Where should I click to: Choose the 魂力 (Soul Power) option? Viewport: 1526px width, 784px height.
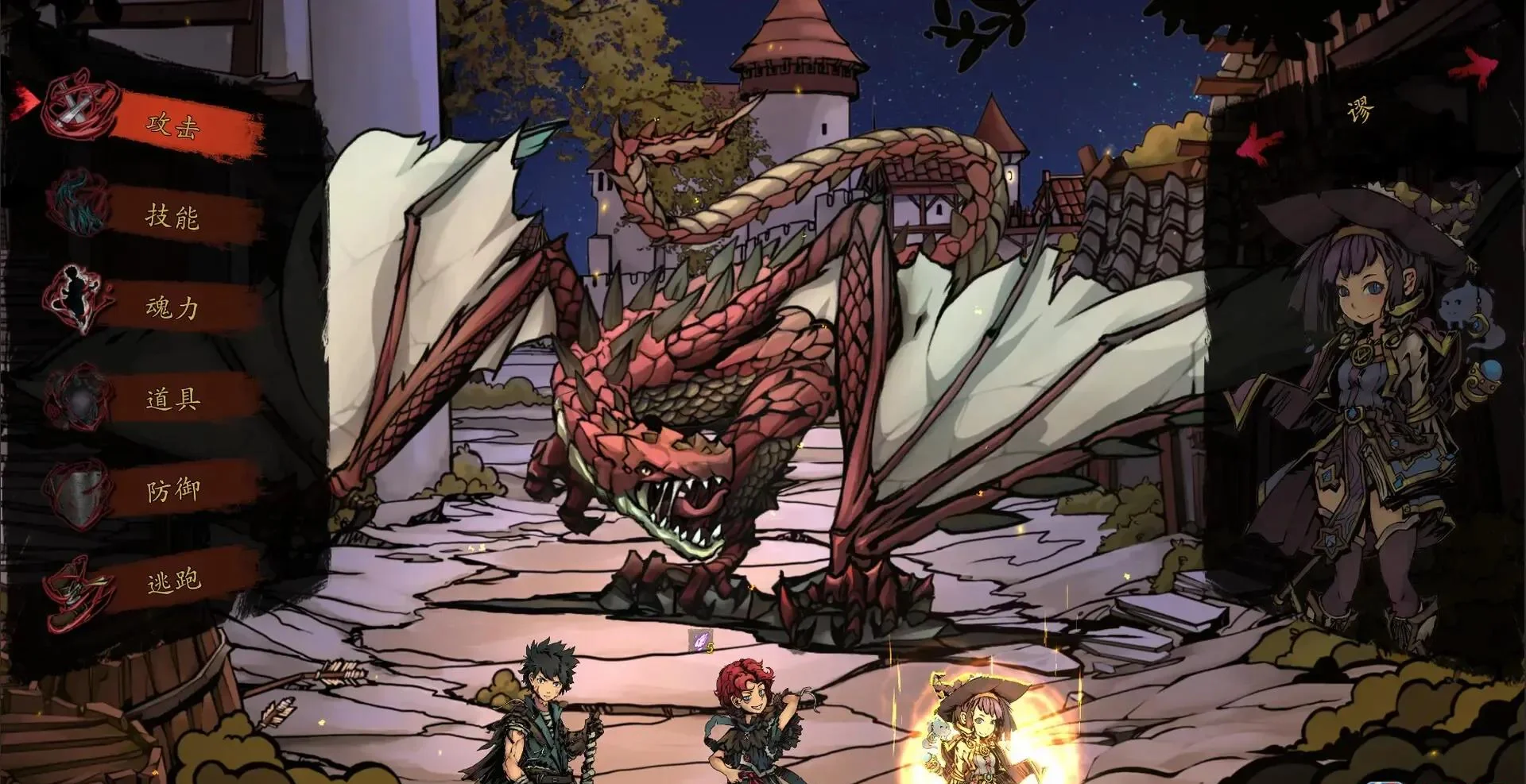click(172, 307)
